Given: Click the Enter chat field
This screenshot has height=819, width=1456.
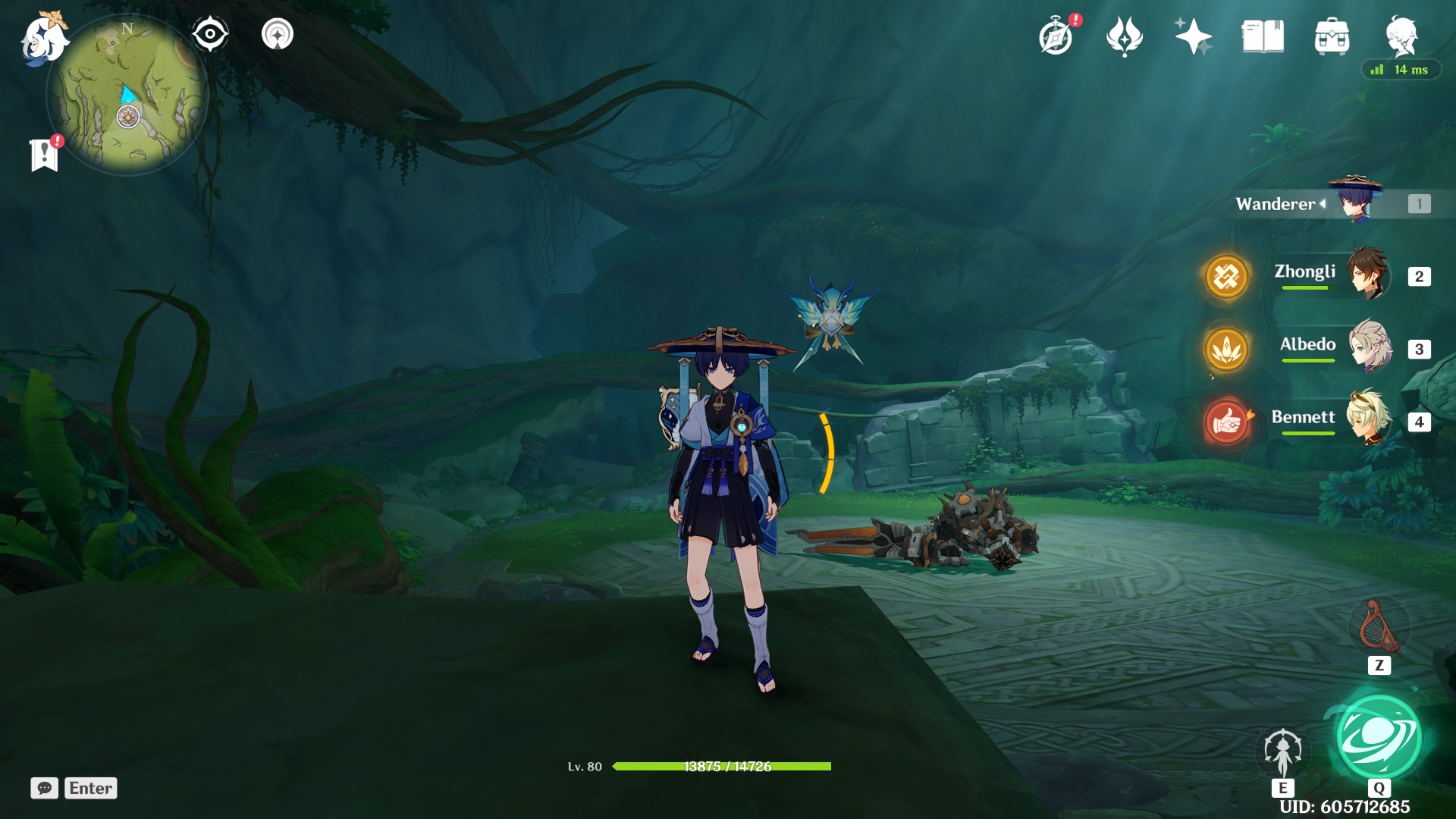Looking at the screenshot, I should (x=90, y=788).
